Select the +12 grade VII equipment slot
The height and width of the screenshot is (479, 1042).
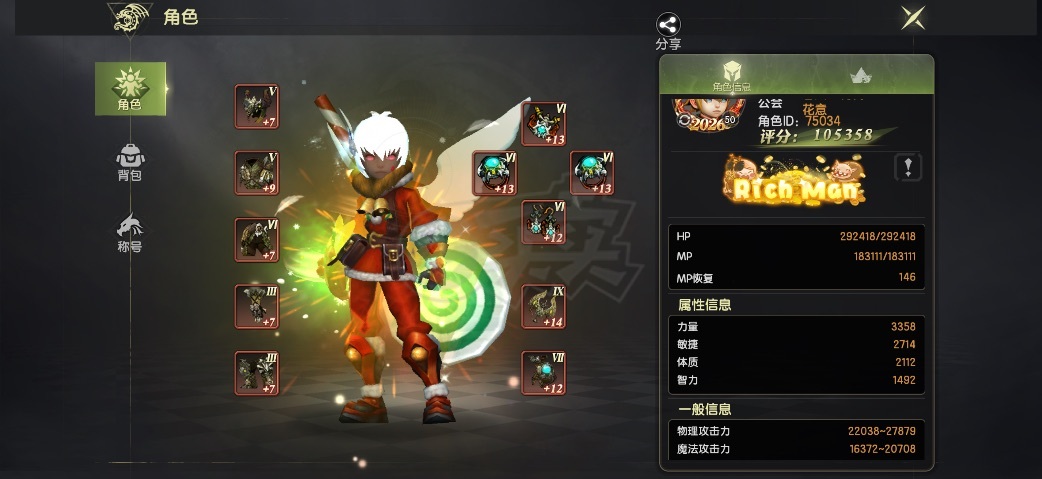click(544, 373)
